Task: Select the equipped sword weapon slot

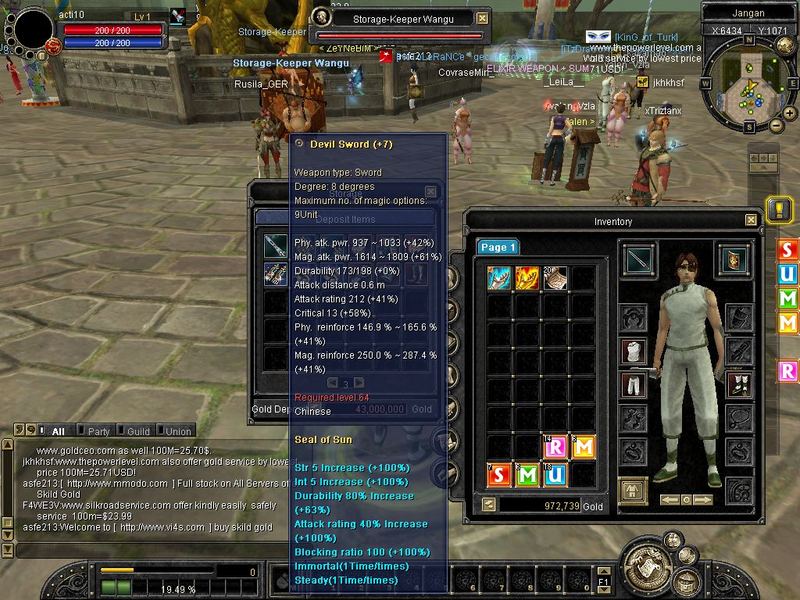Action: pos(640,259)
